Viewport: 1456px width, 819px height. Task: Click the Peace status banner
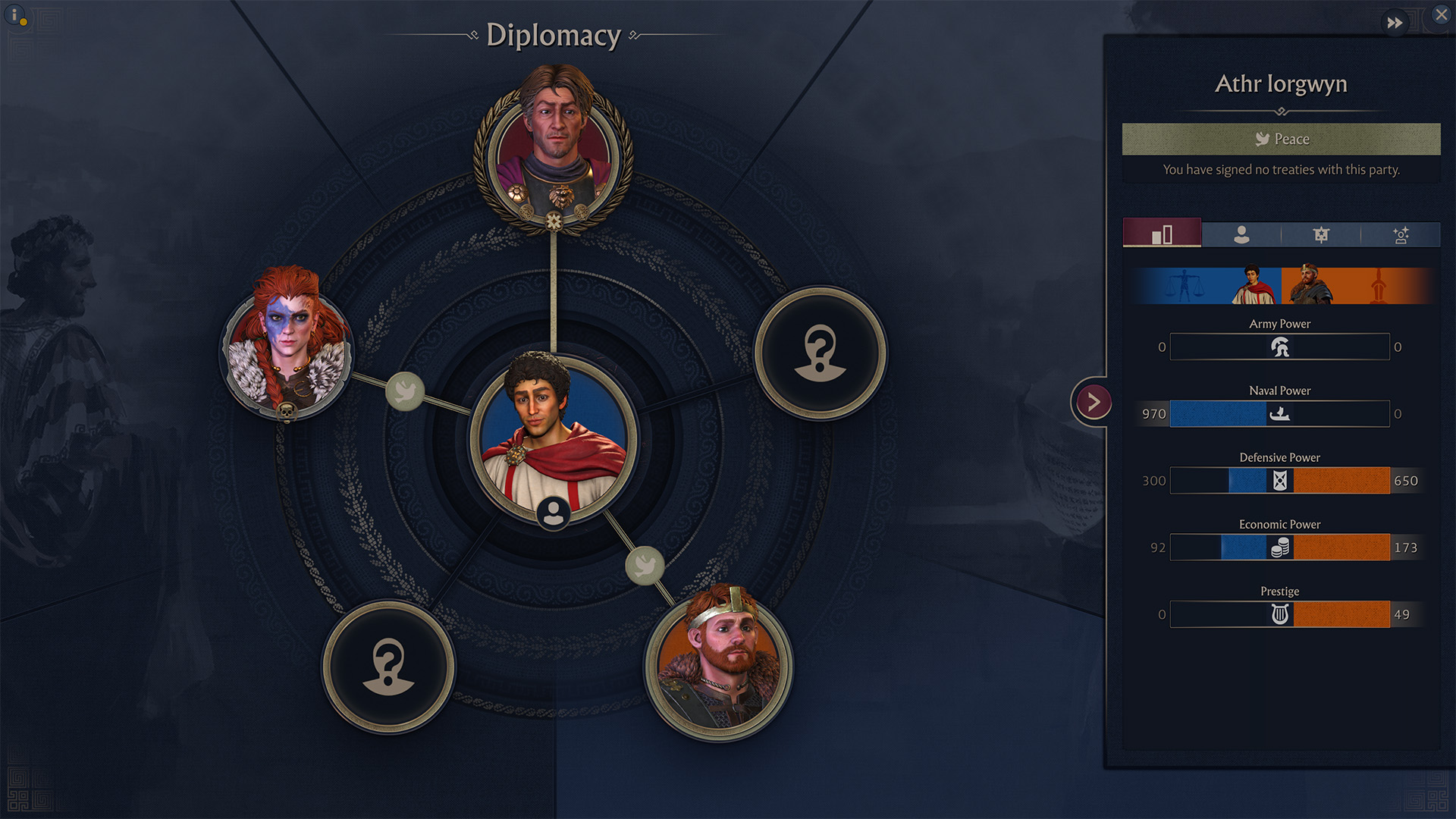tap(1281, 140)
